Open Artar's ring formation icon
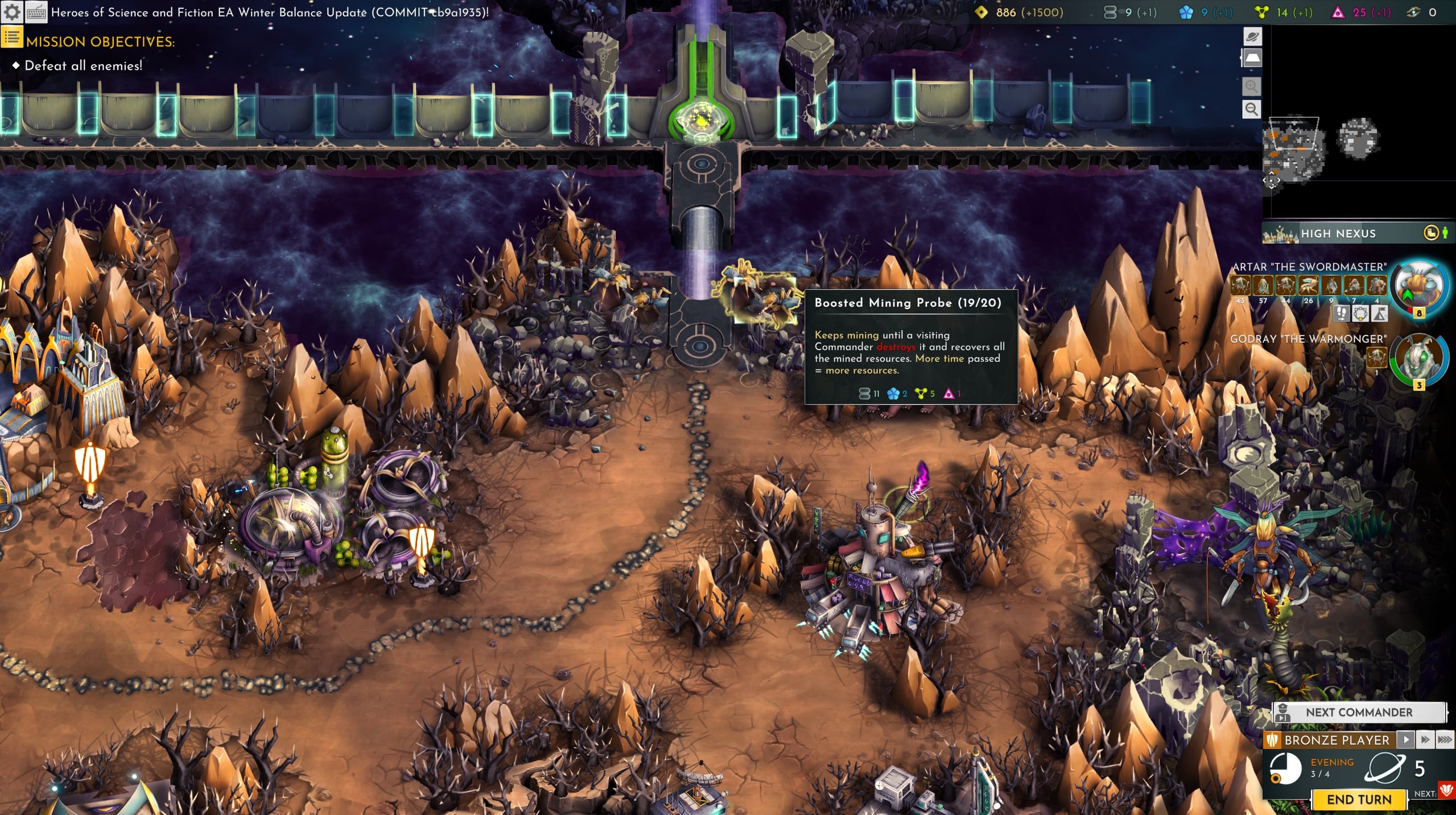The height and width of the screenshot is (815, 1456). pyautogui.click(x=1360, y=313)
